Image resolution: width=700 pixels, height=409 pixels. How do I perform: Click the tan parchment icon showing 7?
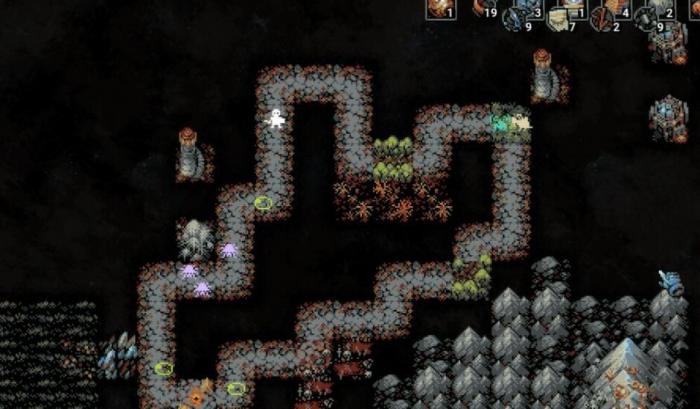pos(559,20)
